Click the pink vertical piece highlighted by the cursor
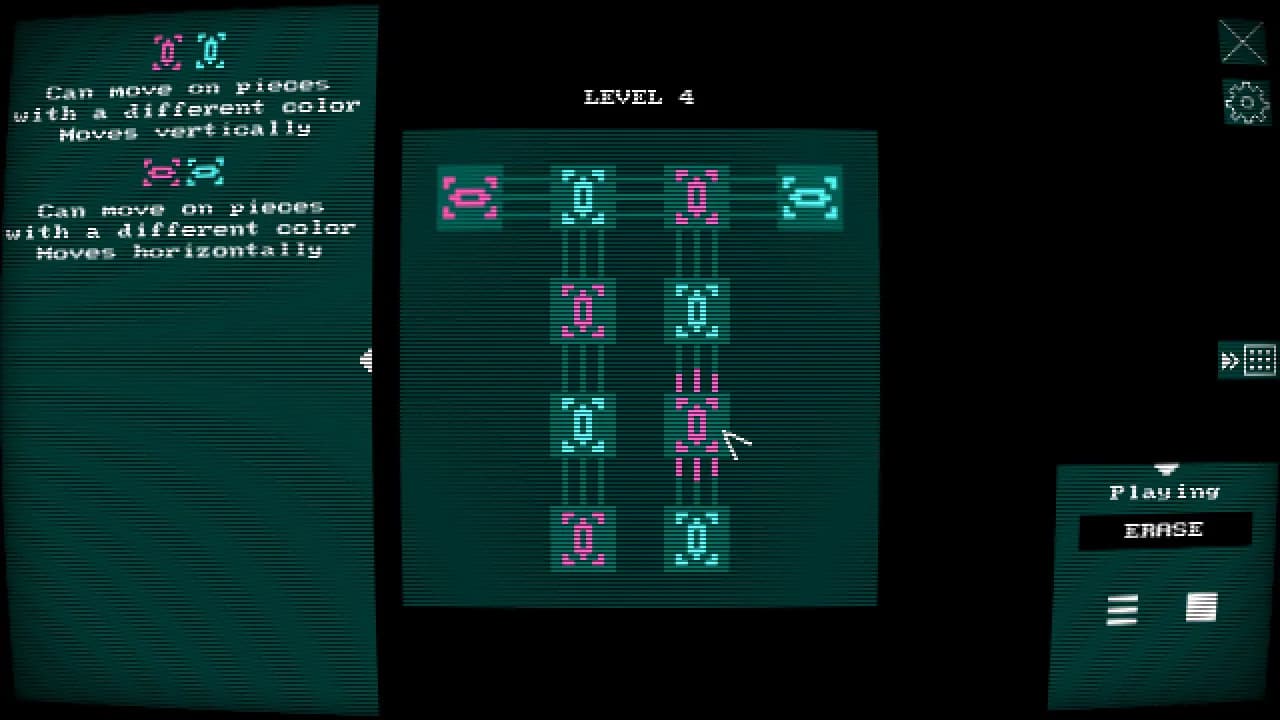 point(697,423)
